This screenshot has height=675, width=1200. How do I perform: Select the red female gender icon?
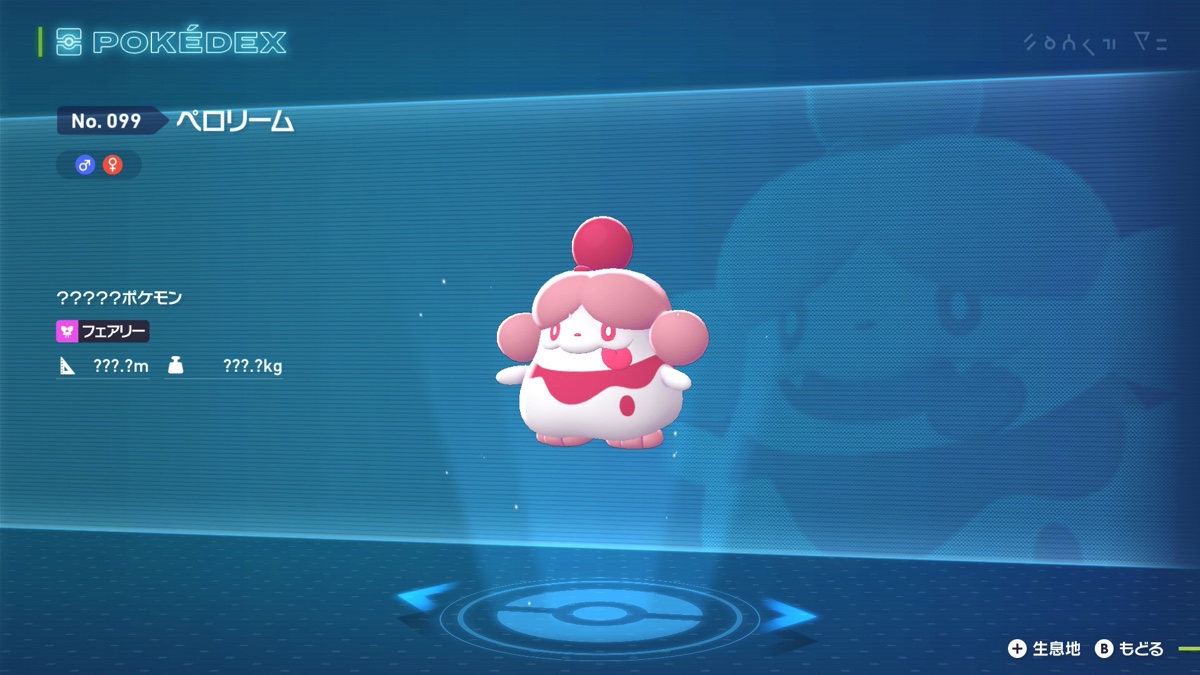coord(112,165)
